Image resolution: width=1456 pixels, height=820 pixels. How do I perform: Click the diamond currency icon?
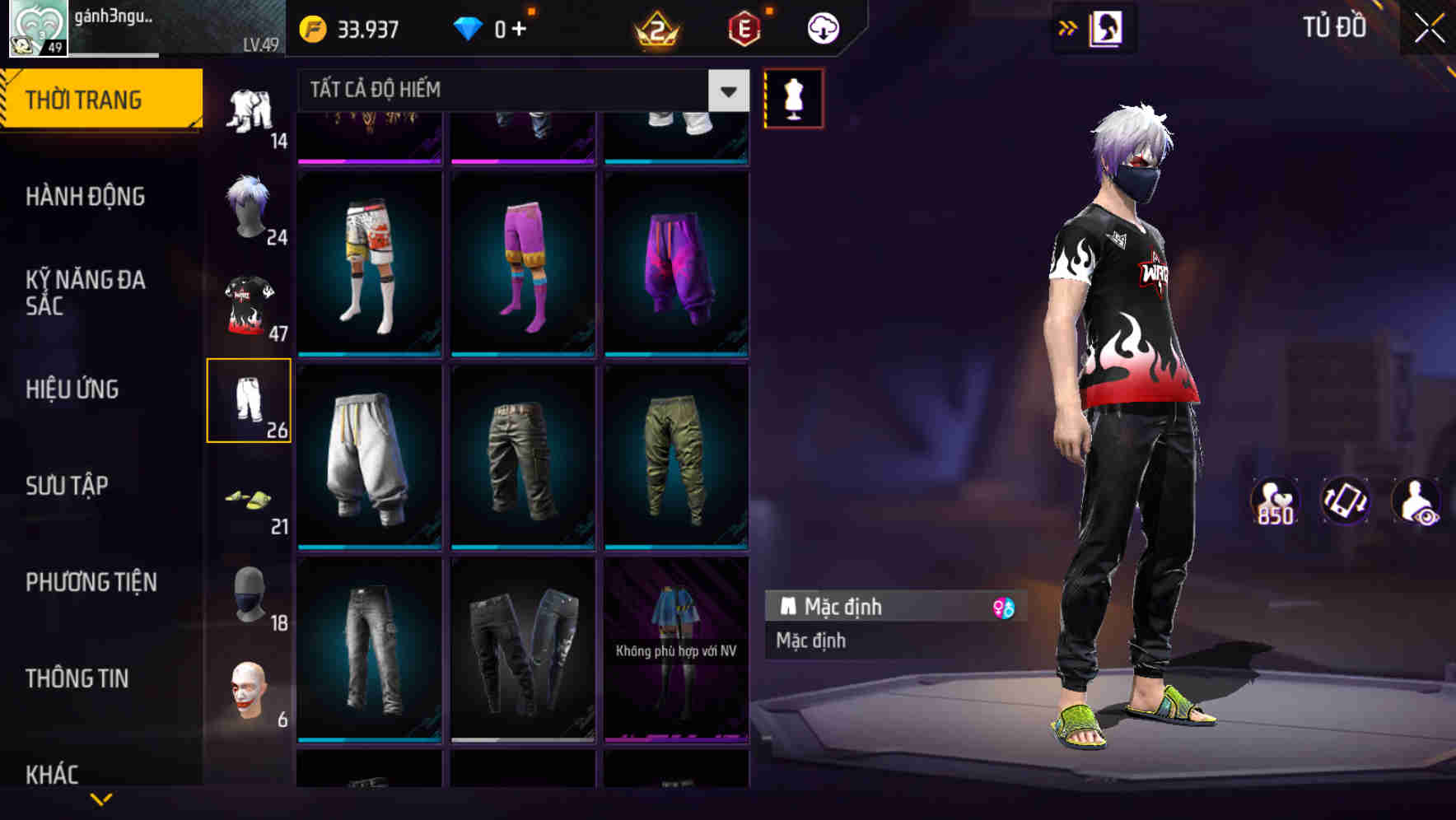469,28
